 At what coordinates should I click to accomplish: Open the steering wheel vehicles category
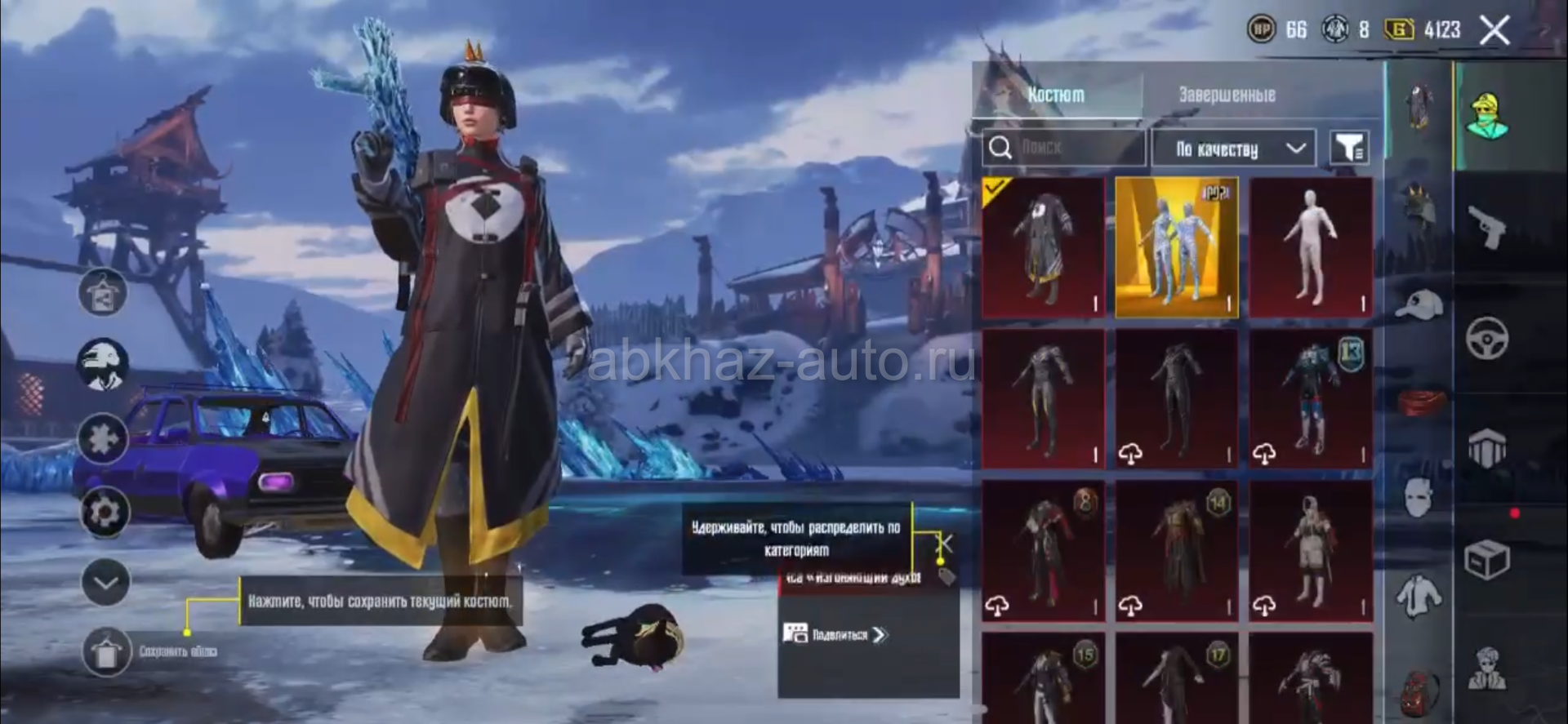coord(1487,337)
